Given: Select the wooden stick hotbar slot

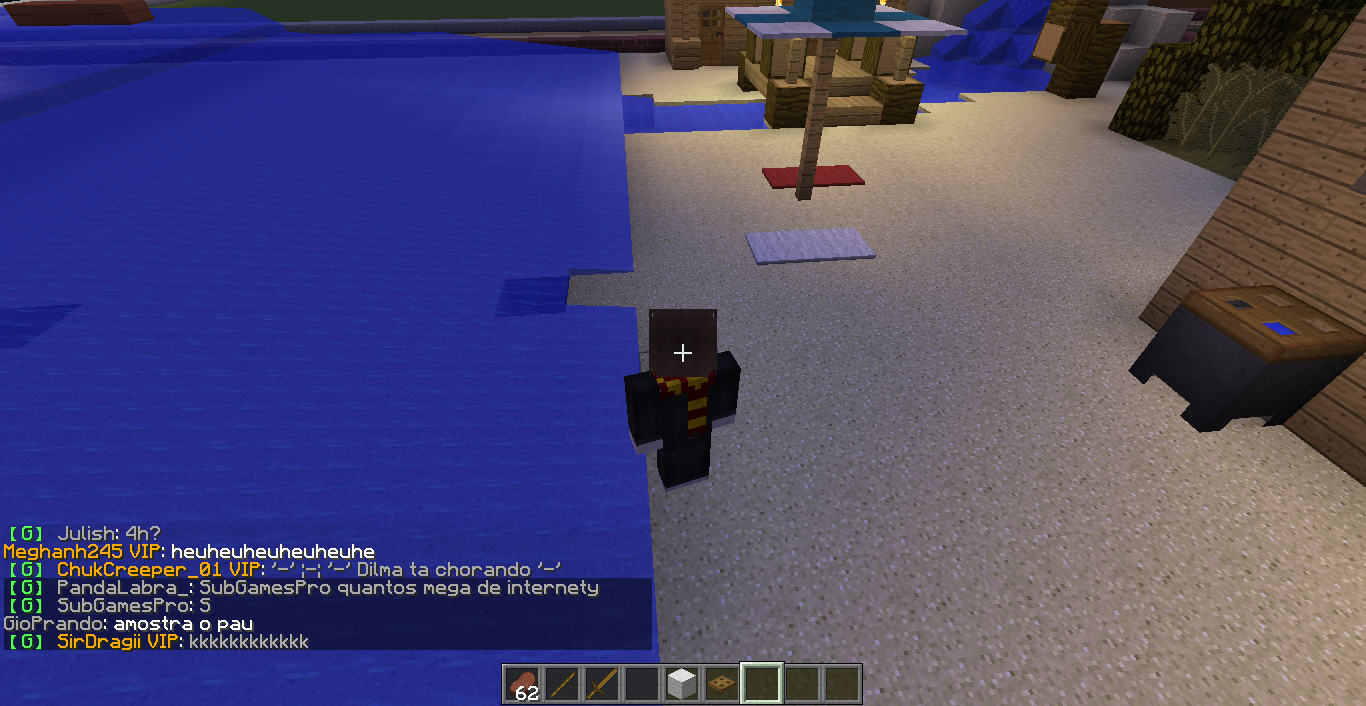Looking at the screenshot, I should pyautogui.click(x=562, y=684).
